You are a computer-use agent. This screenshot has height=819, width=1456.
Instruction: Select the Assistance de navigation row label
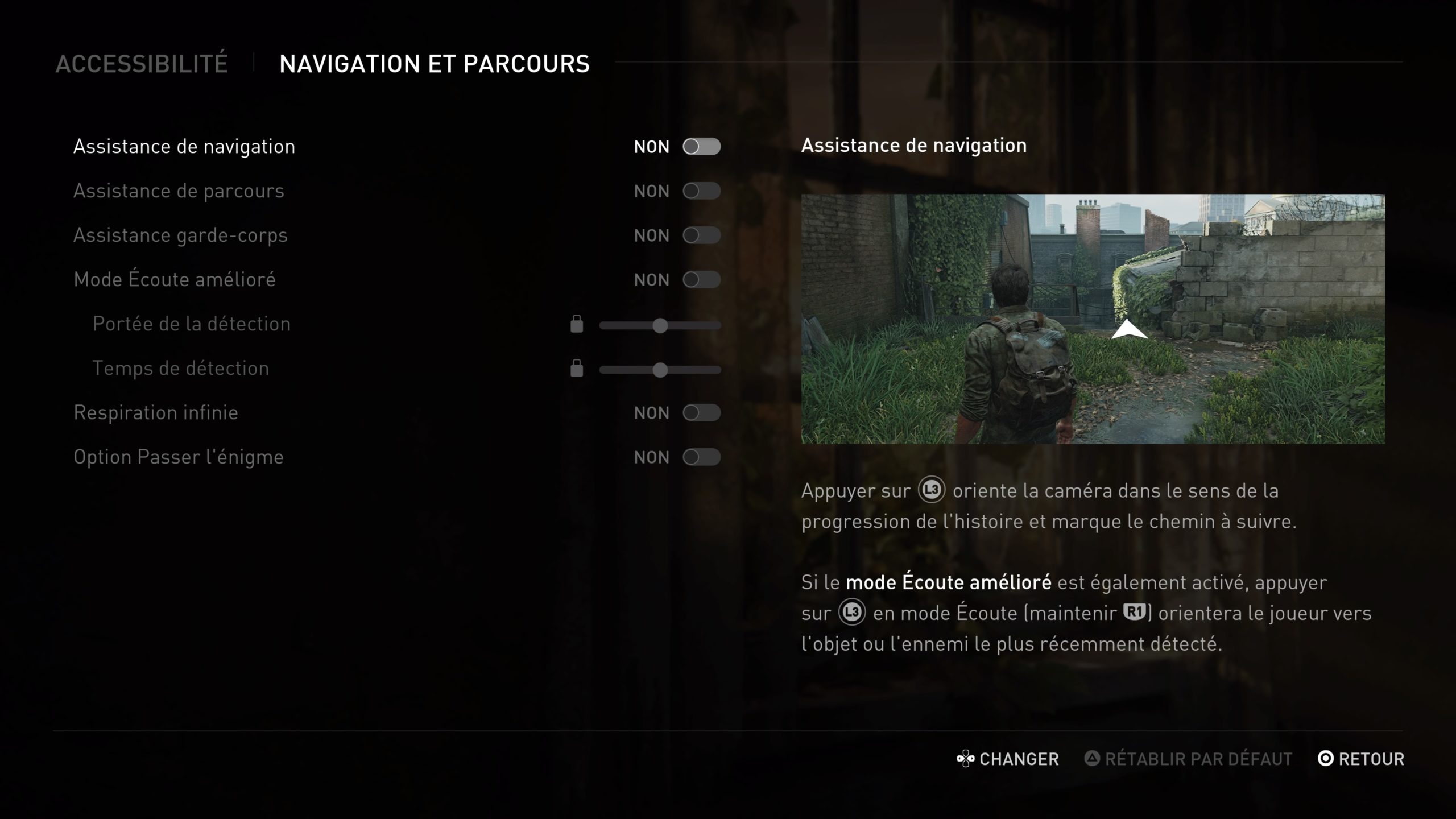coord(184,147)
